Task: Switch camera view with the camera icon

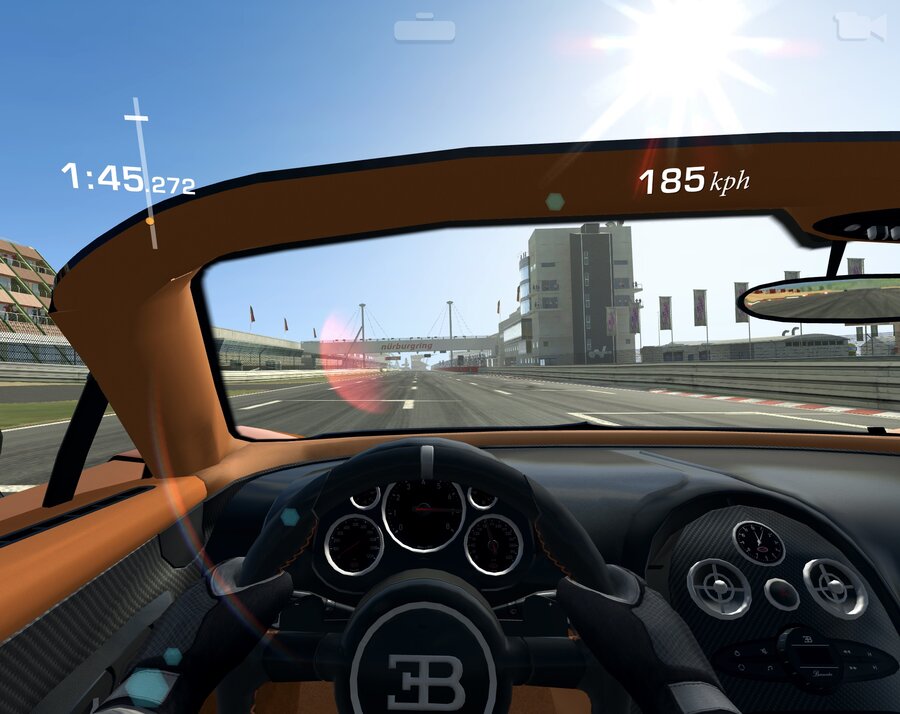Action: pos(860,27)
